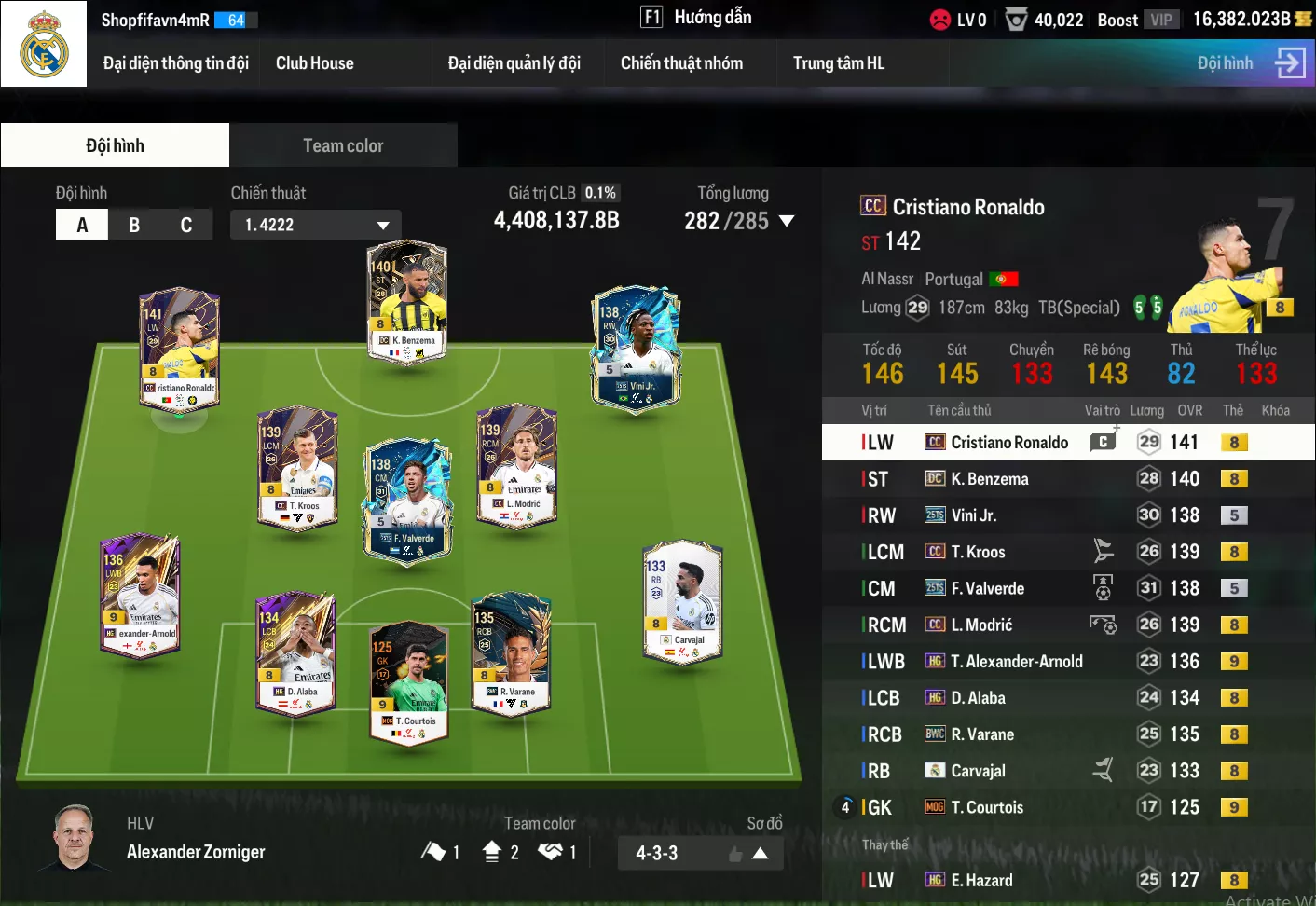Go to Chiến thuật nhóm menu
The width and height of the screenshot is (1316, 906).
(681, 63)
